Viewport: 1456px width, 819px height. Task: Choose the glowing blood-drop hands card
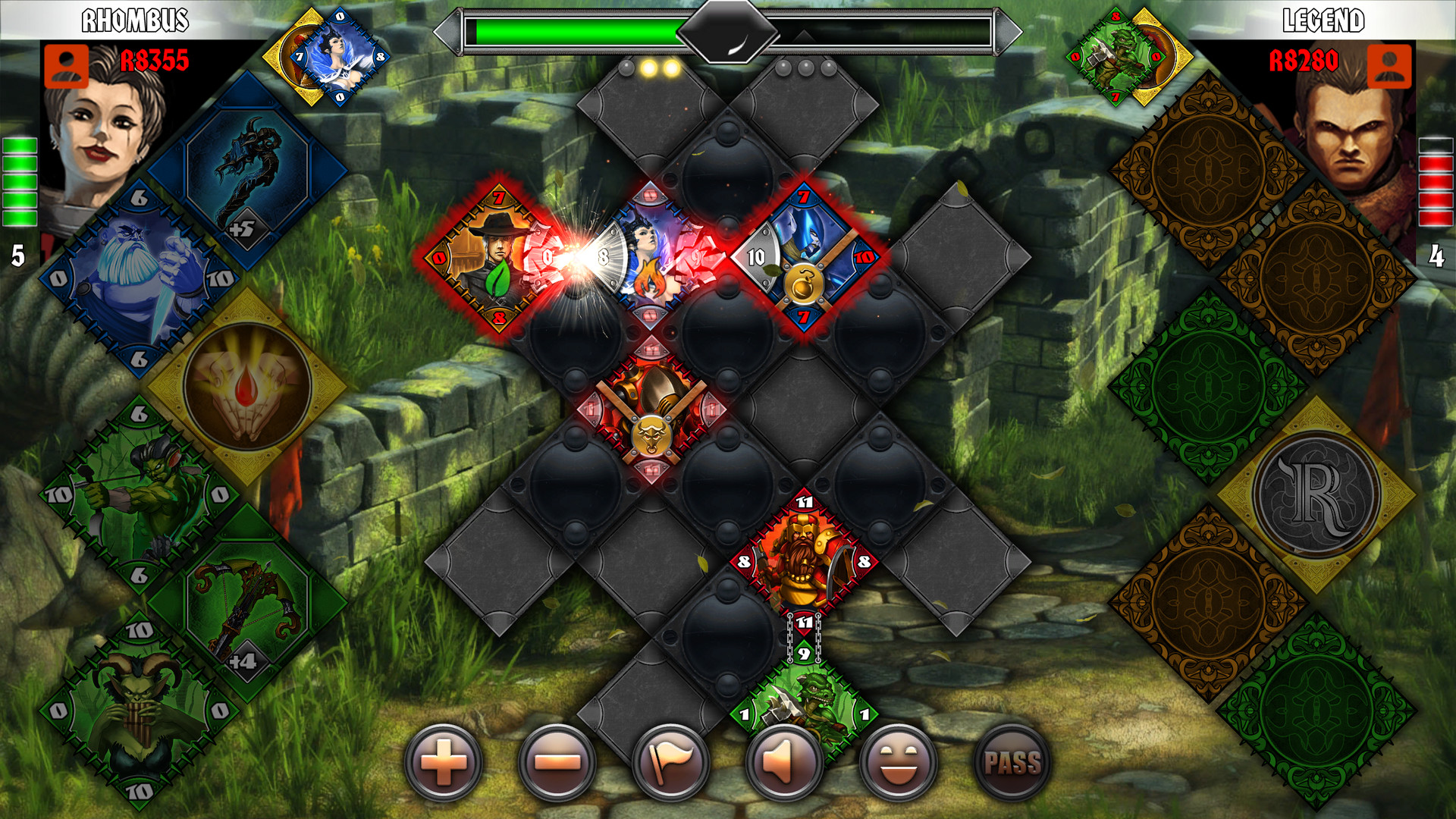point(247,387)
